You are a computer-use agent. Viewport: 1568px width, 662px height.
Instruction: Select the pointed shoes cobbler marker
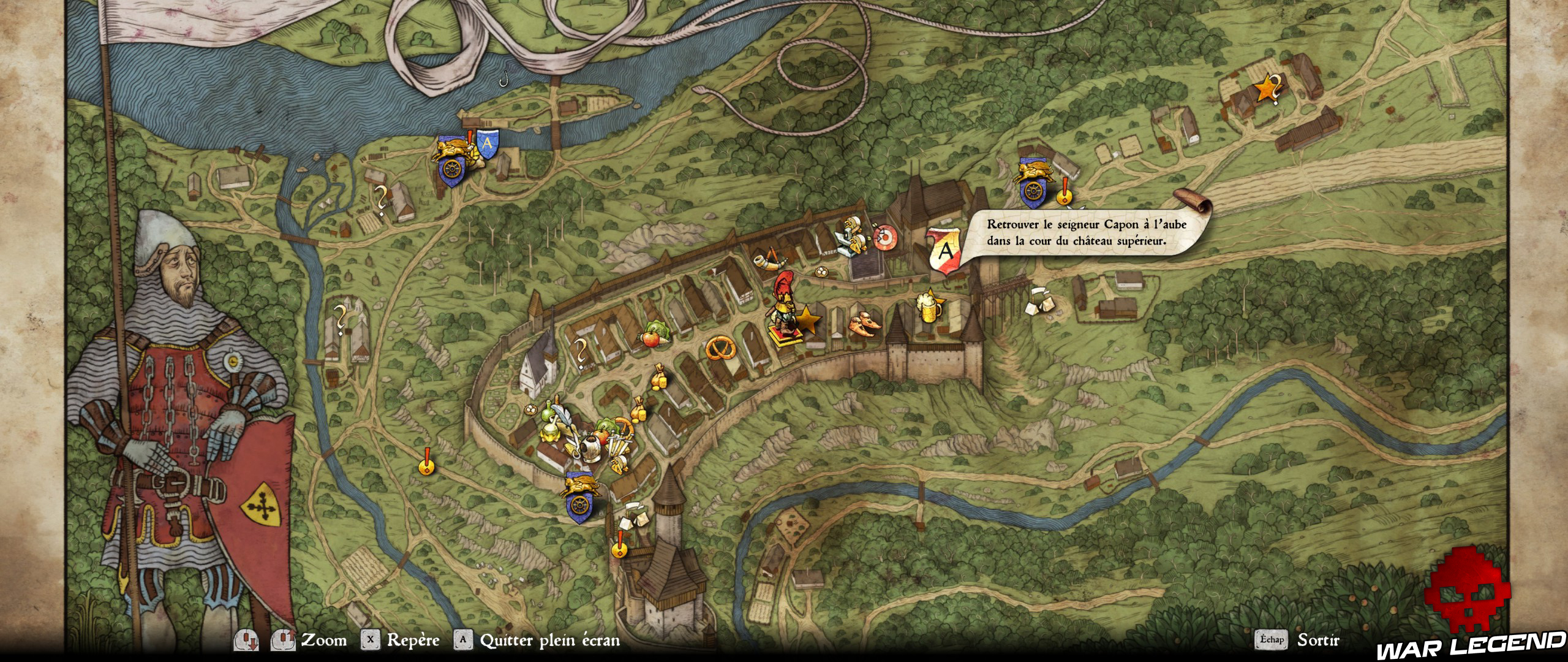click(x=865, y=324)
